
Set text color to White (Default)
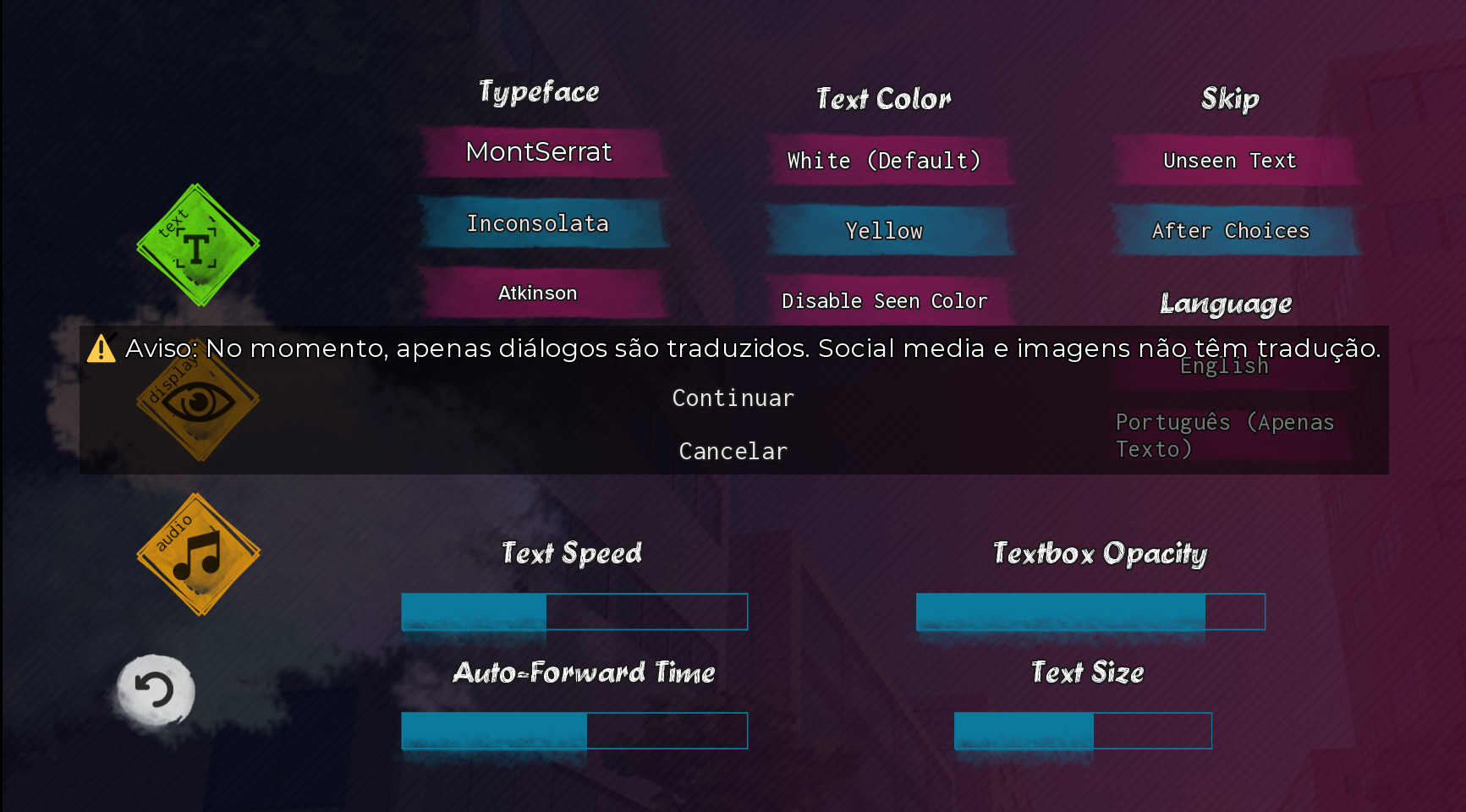[885, 161]
